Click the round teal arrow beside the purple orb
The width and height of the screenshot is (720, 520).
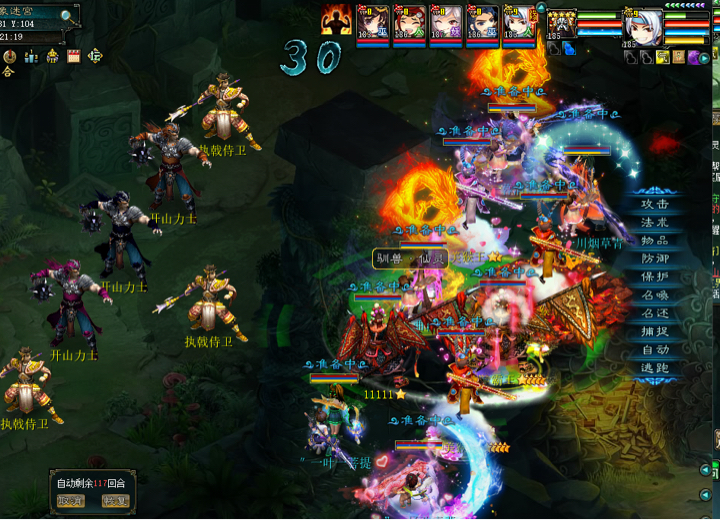[704, 58]
